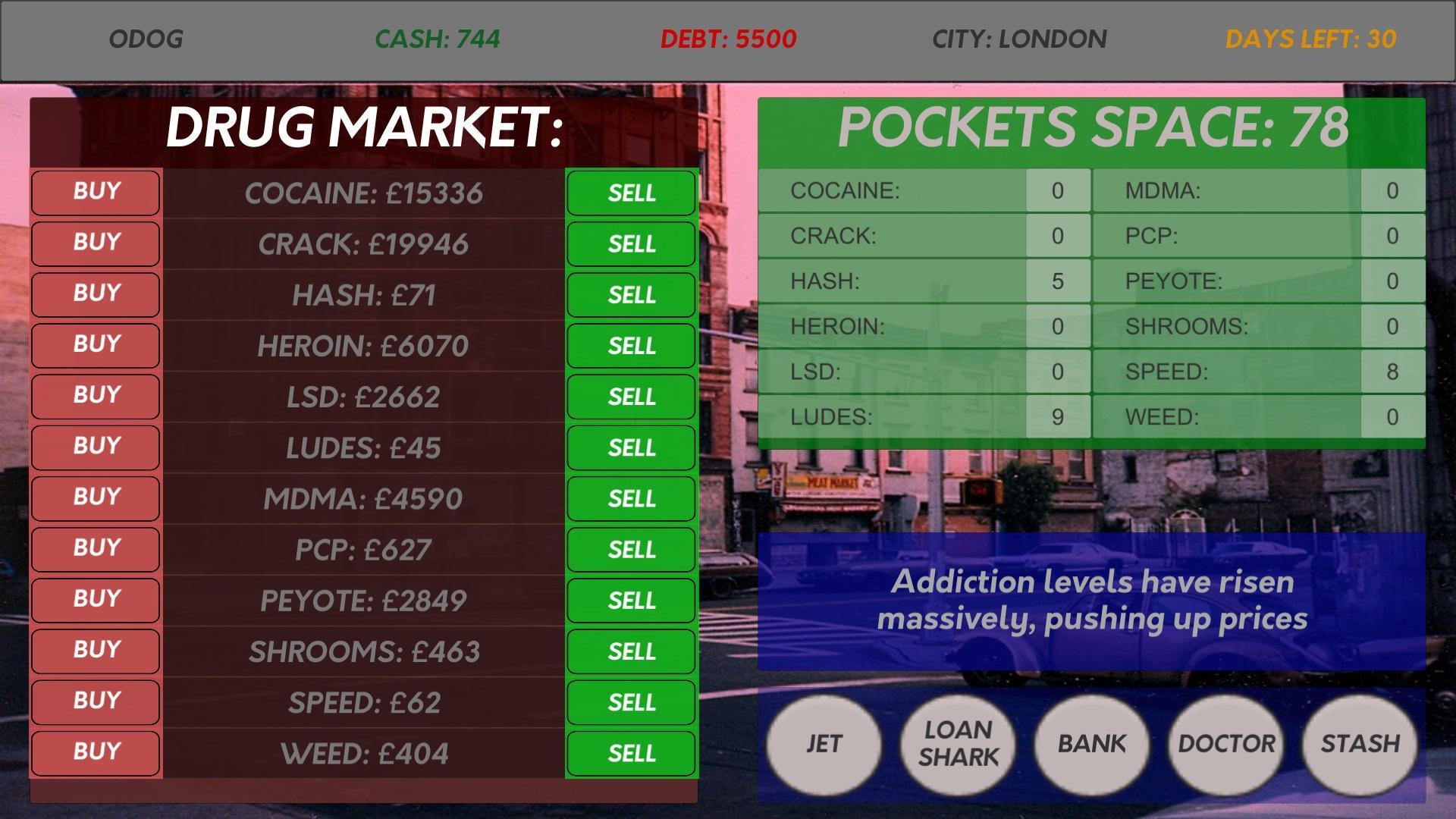Buy LUDES at £45
1456x819 pixels.
point(95,447)
